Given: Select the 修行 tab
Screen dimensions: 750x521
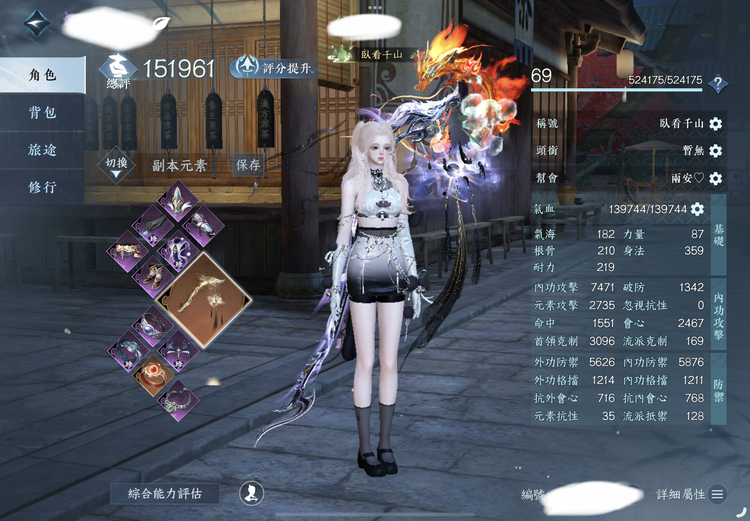Looking at the screenshot, I should click(42, 187).
